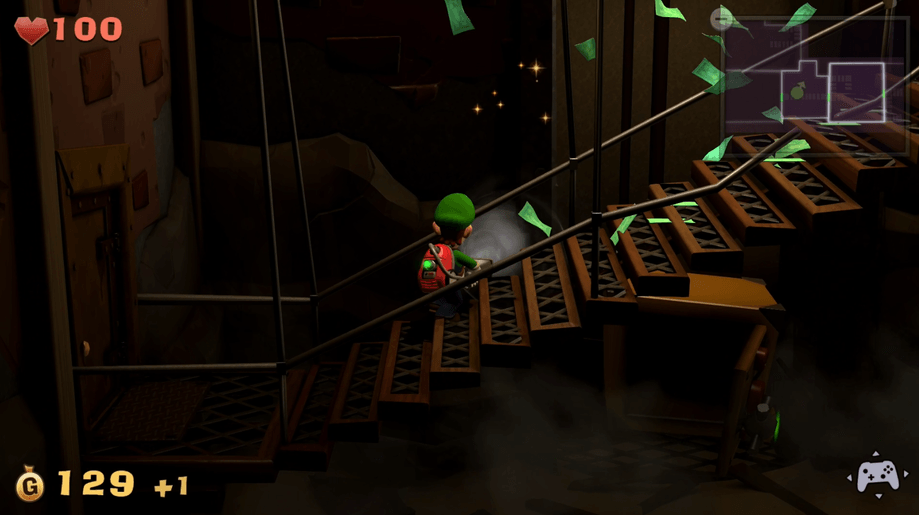Viewport: 919px width, 515px height.
Task: Click the white gamepad overlay icon
Action: tap(876, 476)
